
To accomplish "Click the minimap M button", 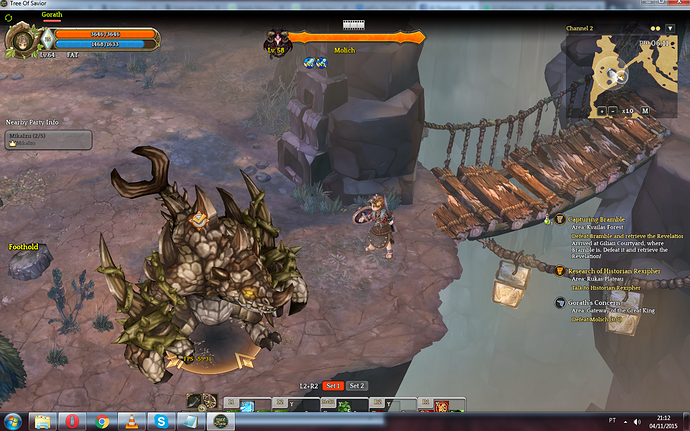I will pyautogui.click(x=645, y=110).
